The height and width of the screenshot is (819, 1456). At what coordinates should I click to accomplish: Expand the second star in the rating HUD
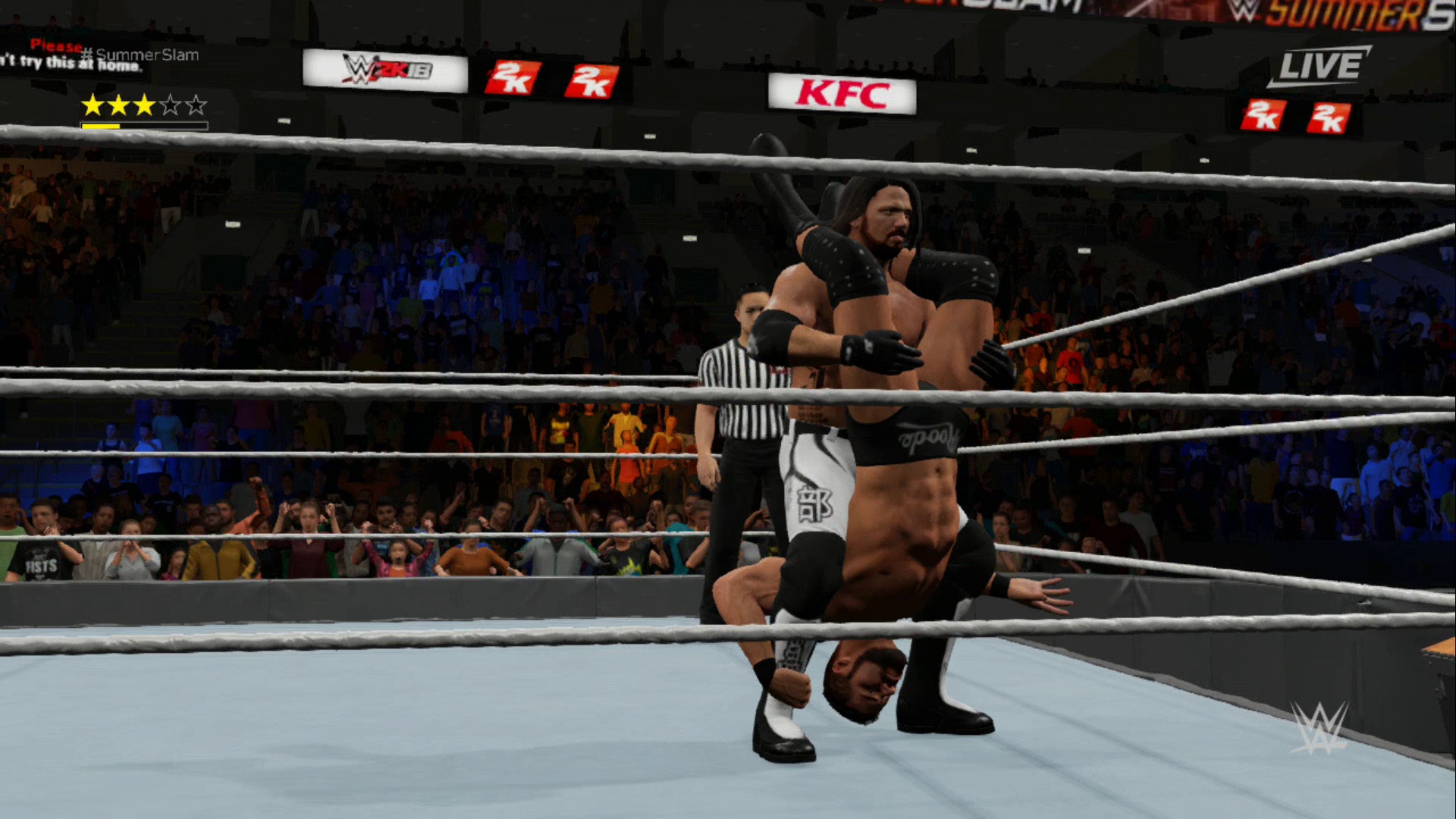tap(117, 106)
